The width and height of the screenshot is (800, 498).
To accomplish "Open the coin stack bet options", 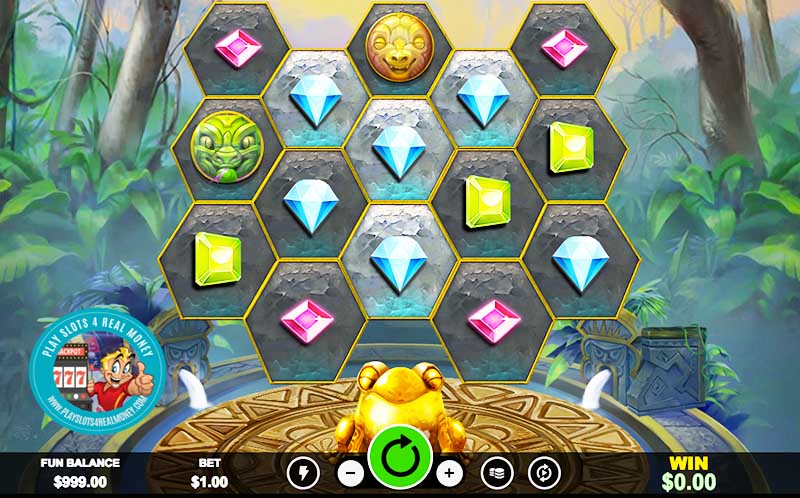I will tap(497, 472).
